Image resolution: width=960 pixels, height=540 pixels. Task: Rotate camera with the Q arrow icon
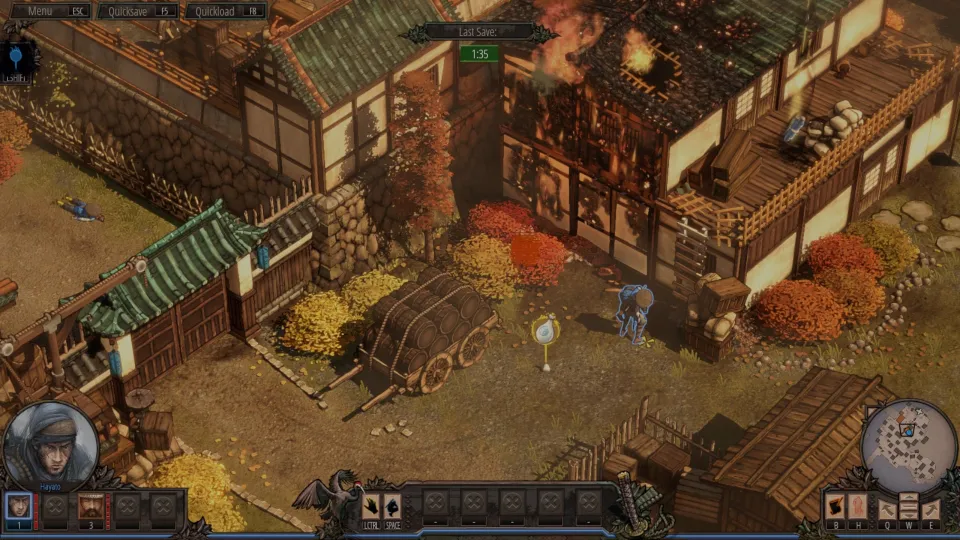pyautogui.click(x=887, y=508)
